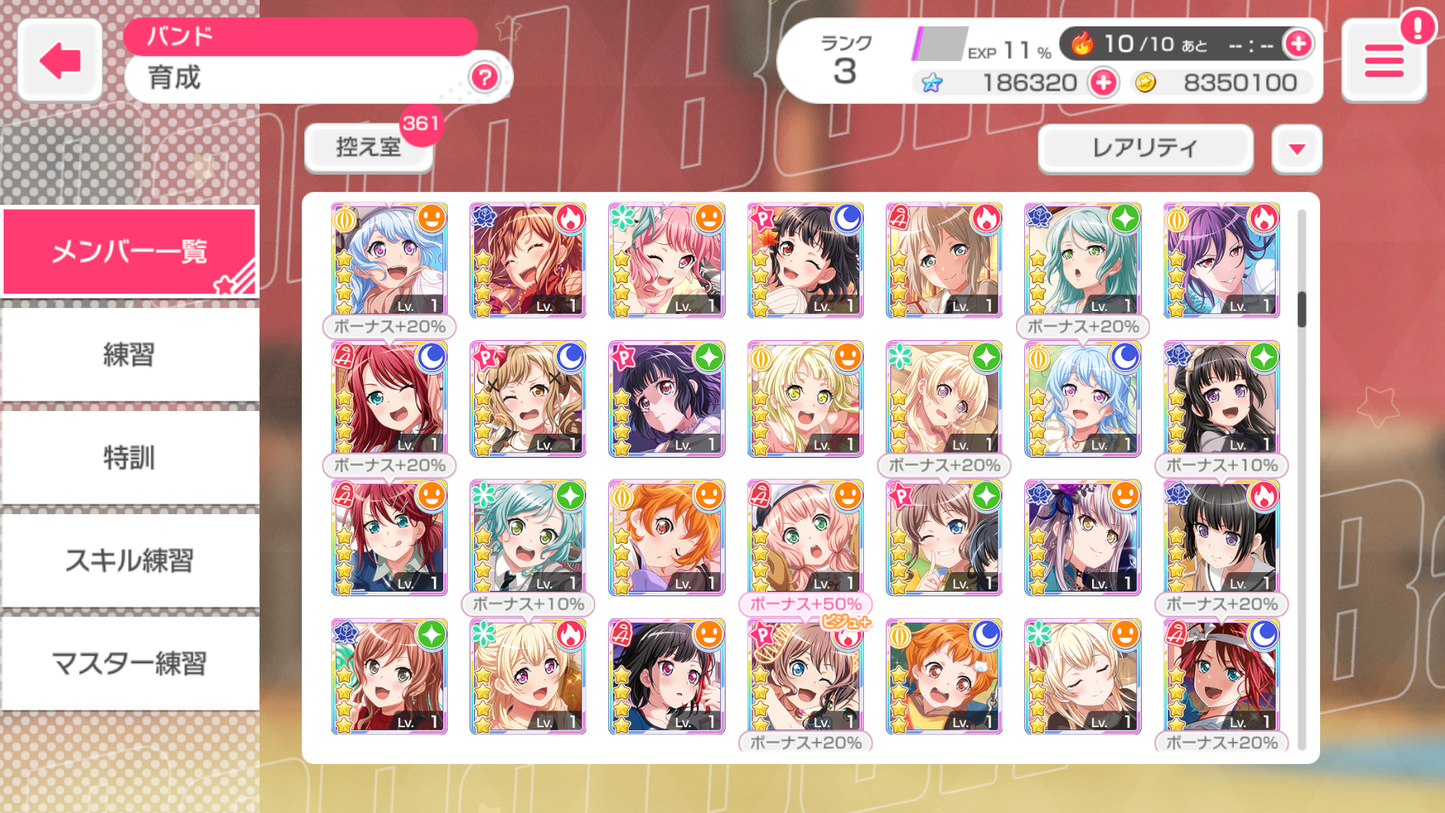Tap the plus icon beside the flame stamina counter

(1299, 44)
